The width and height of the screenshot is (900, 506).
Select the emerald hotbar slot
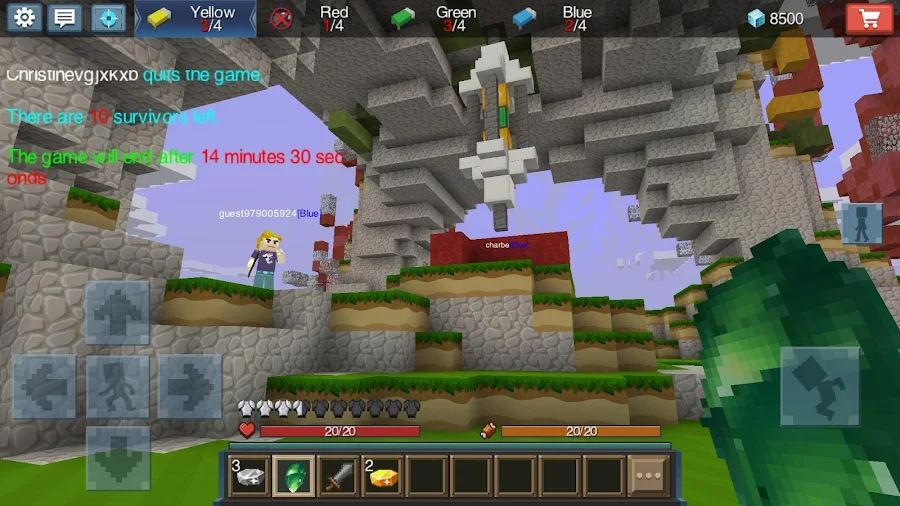(x=294, y=476)
